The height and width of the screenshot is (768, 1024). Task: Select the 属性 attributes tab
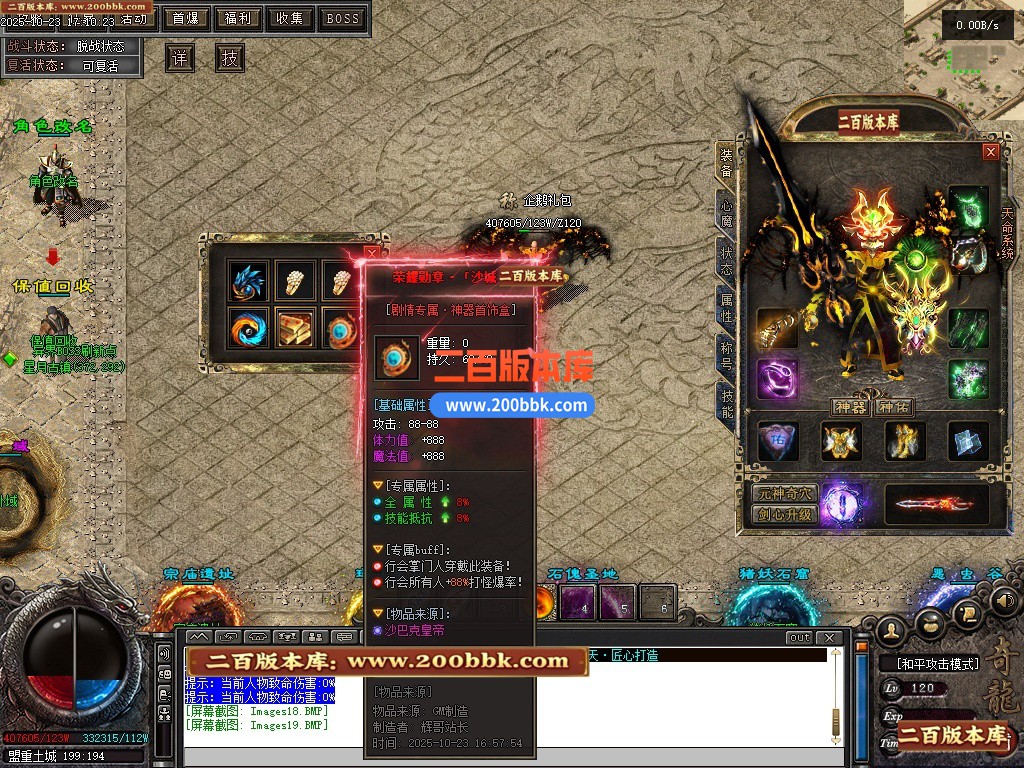click(x=727, y=308)
